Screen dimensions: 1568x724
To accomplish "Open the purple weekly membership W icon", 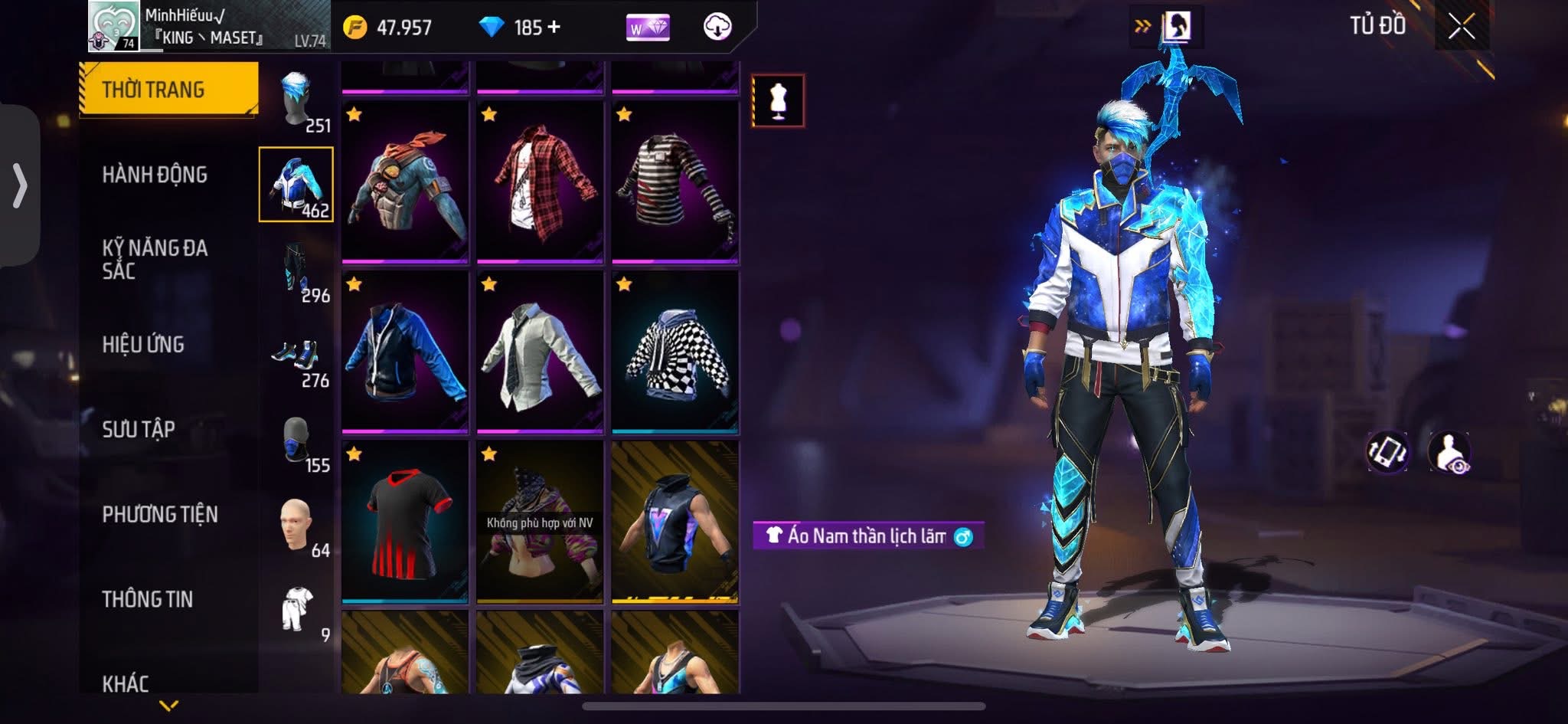I will point(649,25).
